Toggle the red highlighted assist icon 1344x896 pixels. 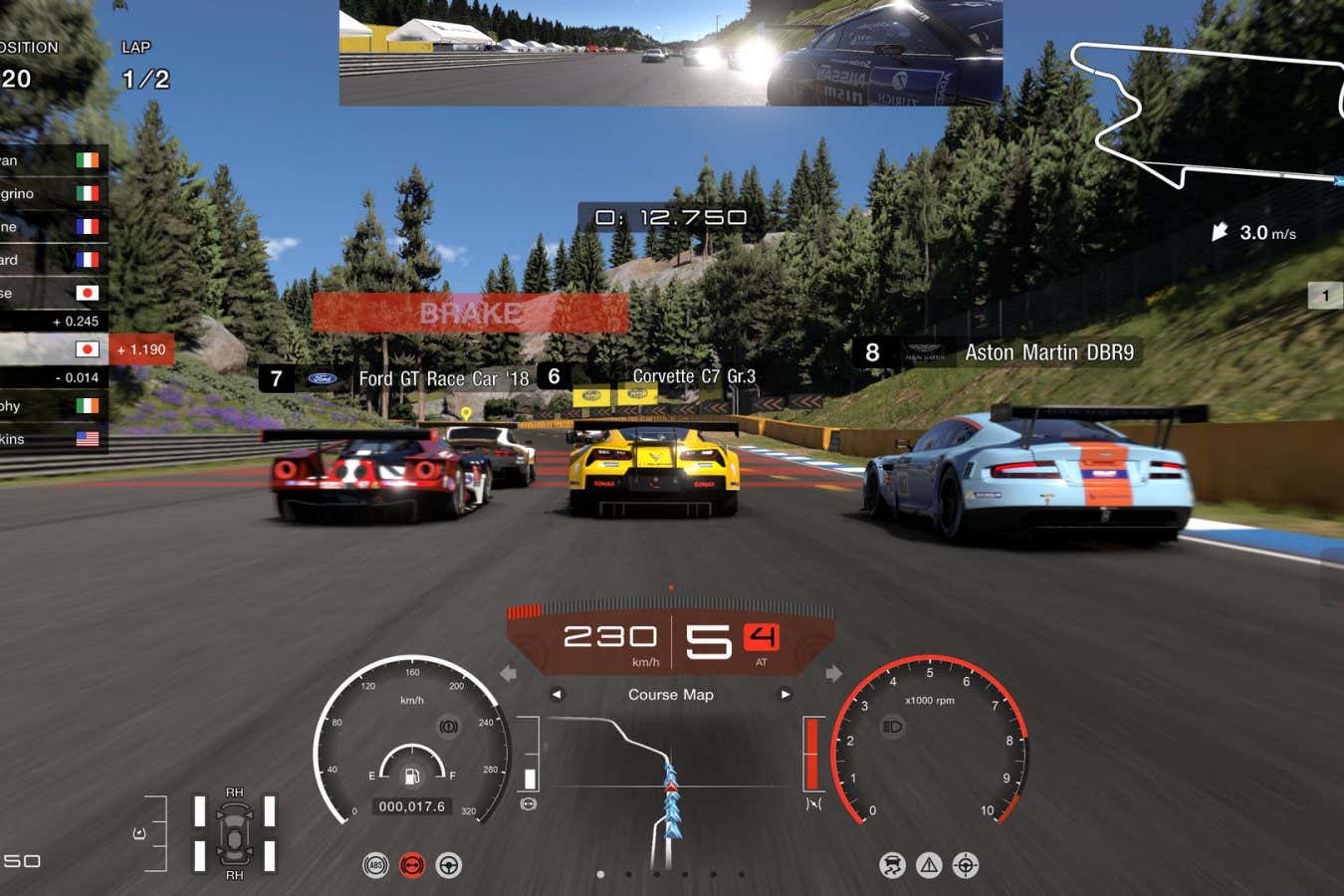pos(412,865)
